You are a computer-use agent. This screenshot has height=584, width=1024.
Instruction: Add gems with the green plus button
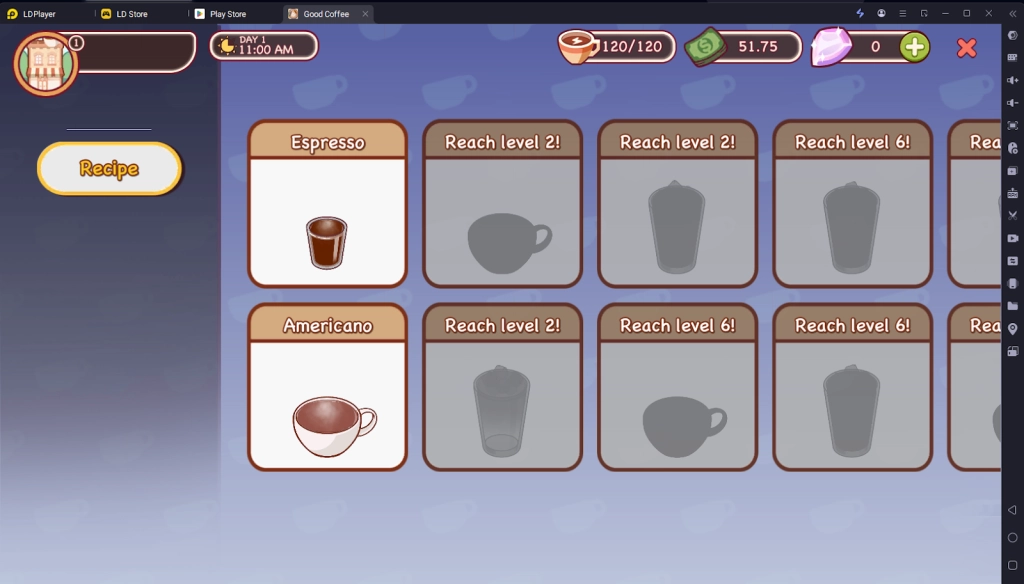pos(914,47)
